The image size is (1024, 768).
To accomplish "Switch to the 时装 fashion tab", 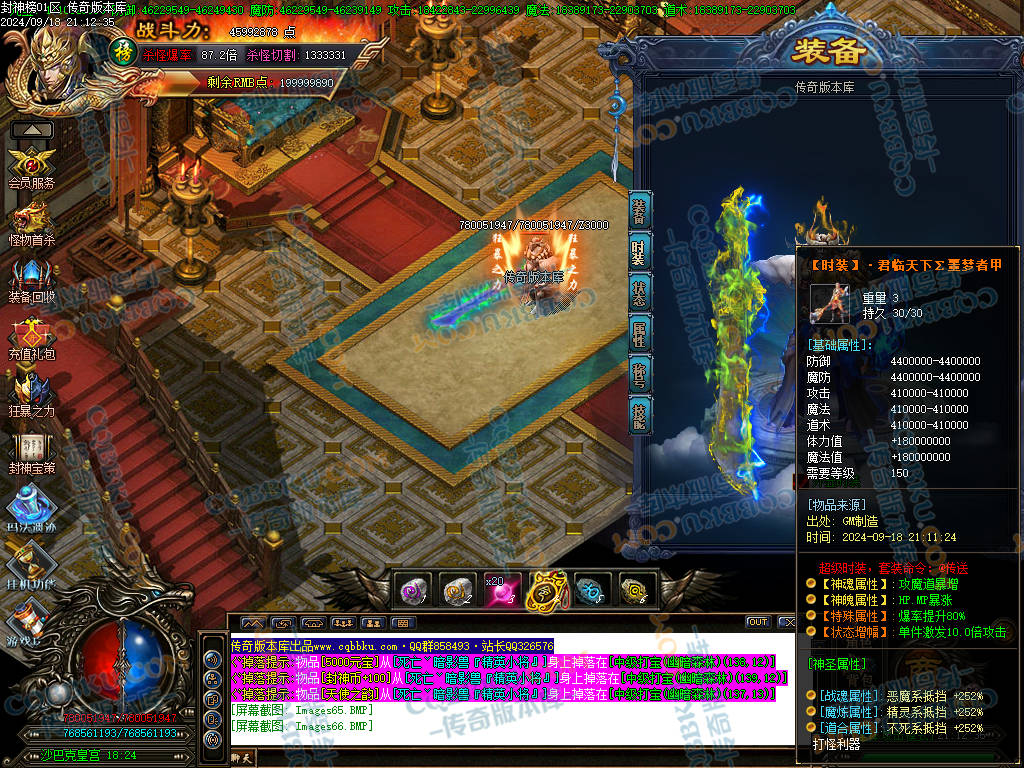I will click(640, 252).
